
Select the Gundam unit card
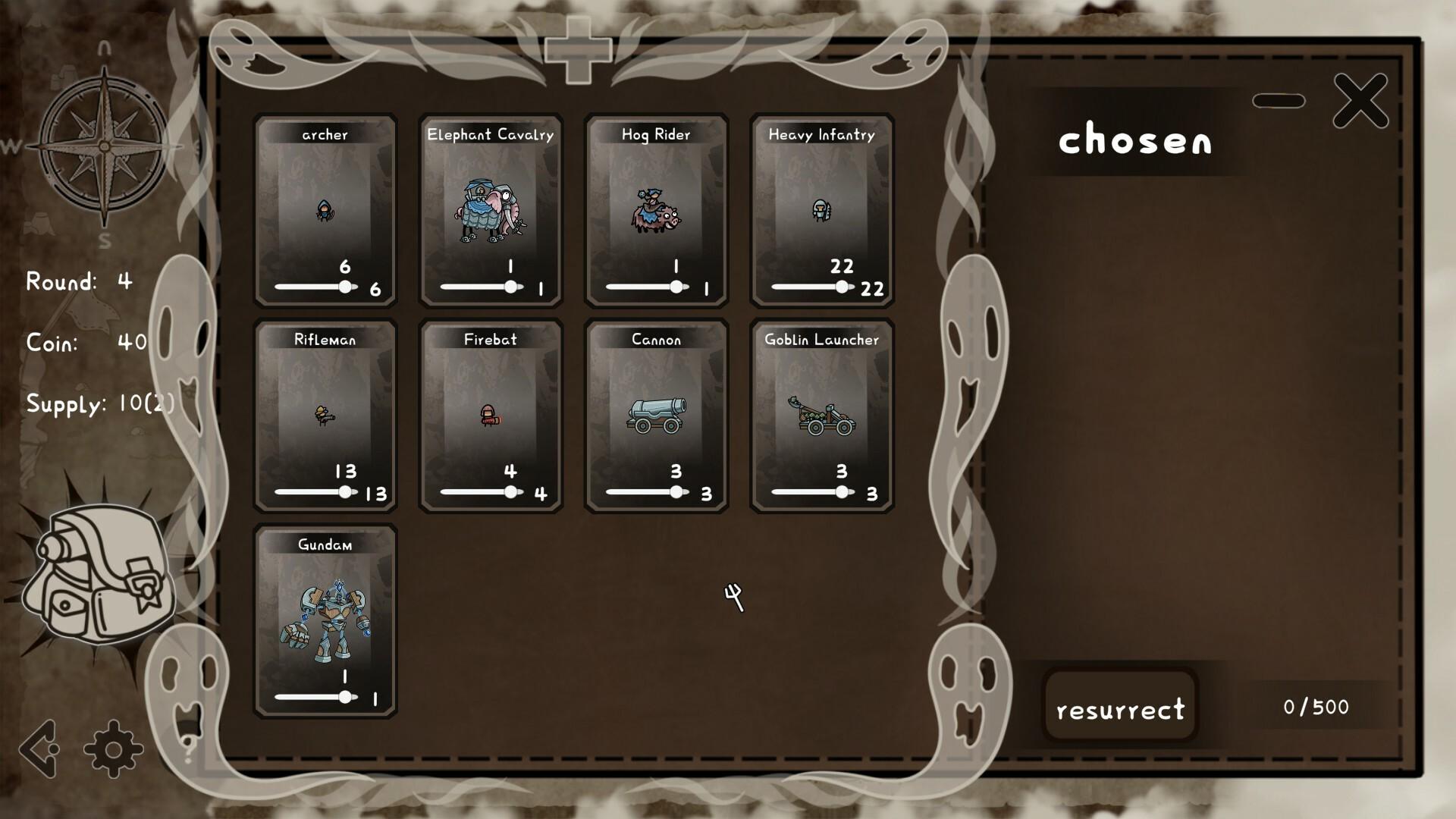point(325,622)
